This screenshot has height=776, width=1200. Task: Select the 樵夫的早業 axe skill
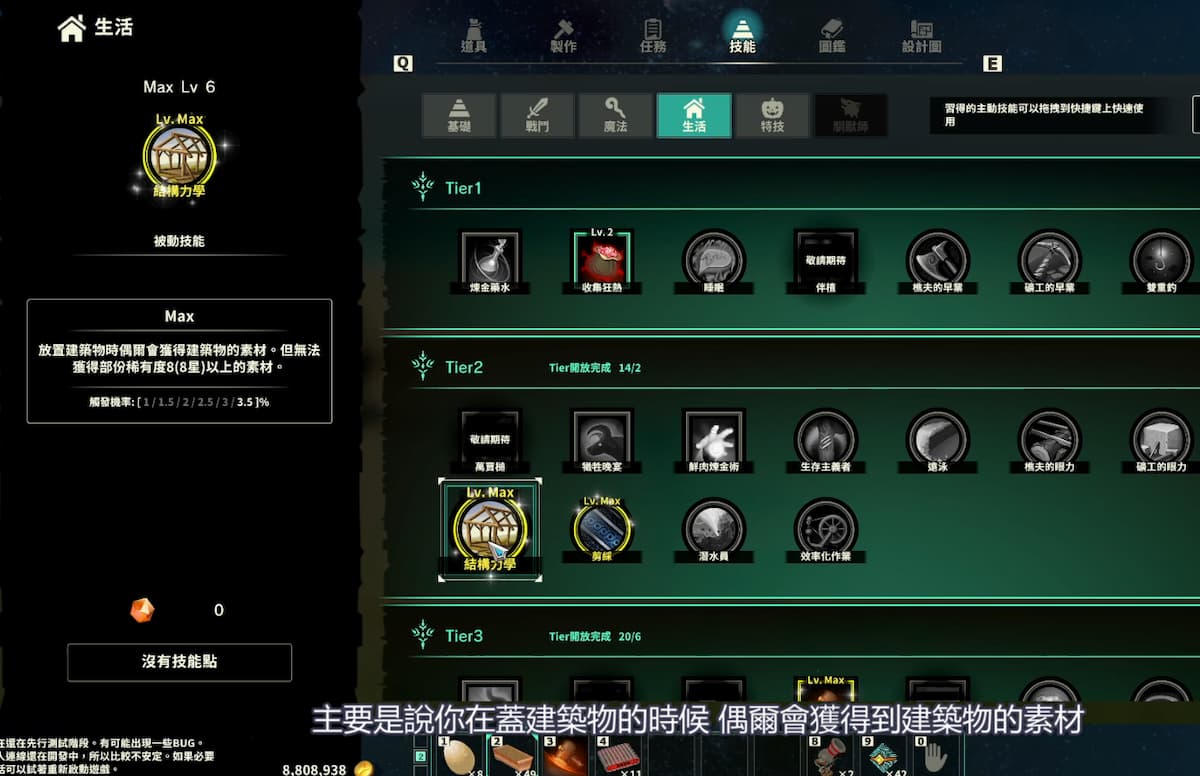937,261
